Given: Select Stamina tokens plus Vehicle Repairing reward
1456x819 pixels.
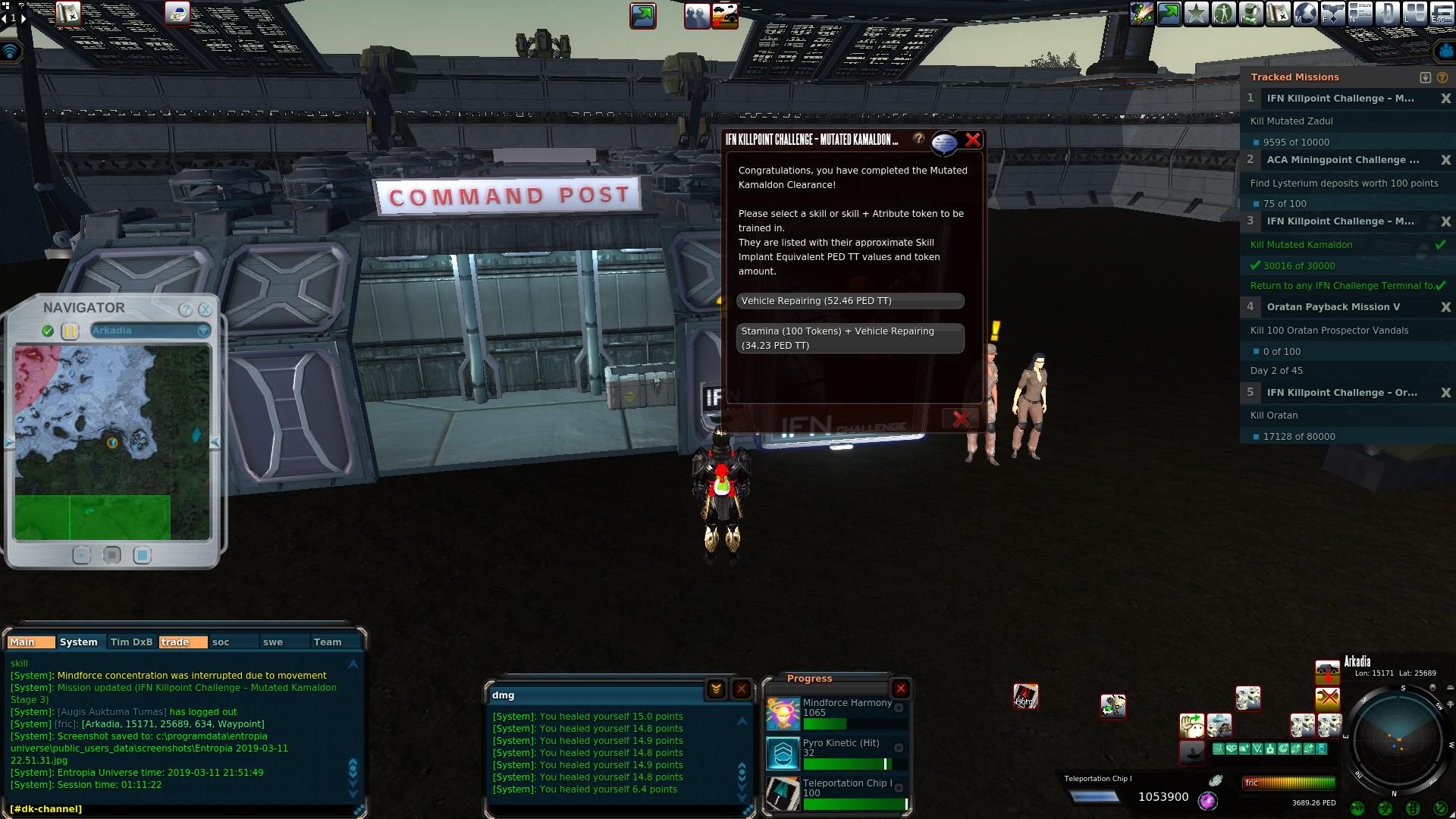Looking at the screenshot, I should click(x=849, y=338).
